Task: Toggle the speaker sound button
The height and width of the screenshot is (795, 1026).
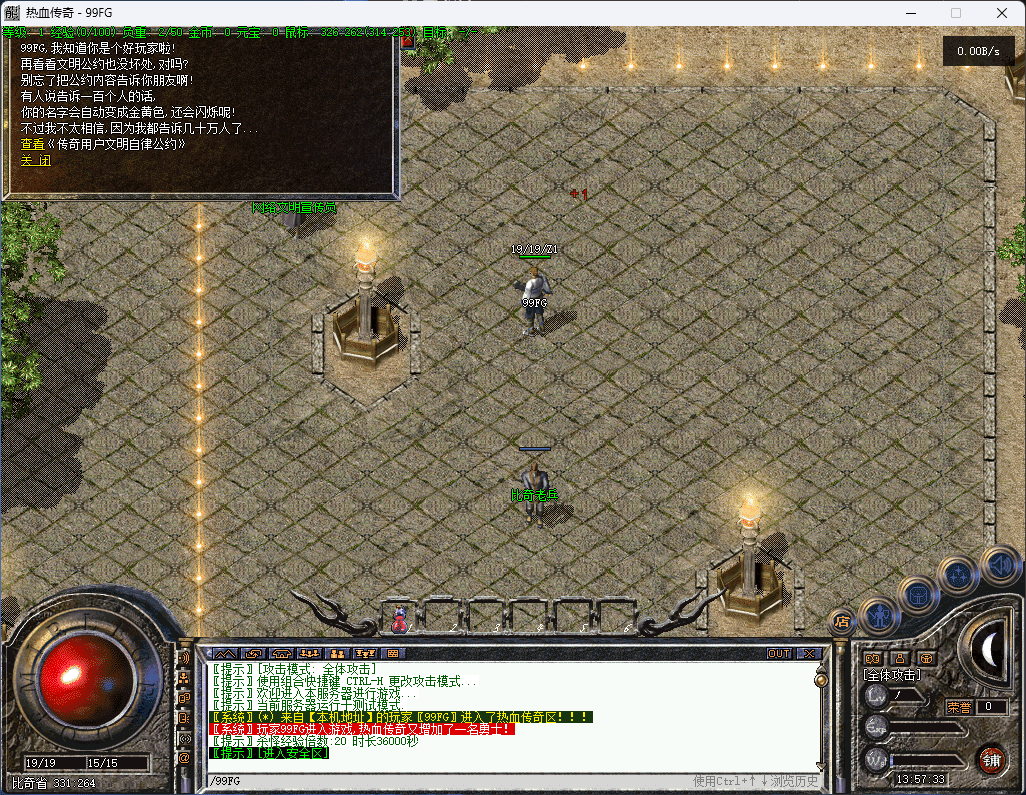Action: tap(998, 565)
